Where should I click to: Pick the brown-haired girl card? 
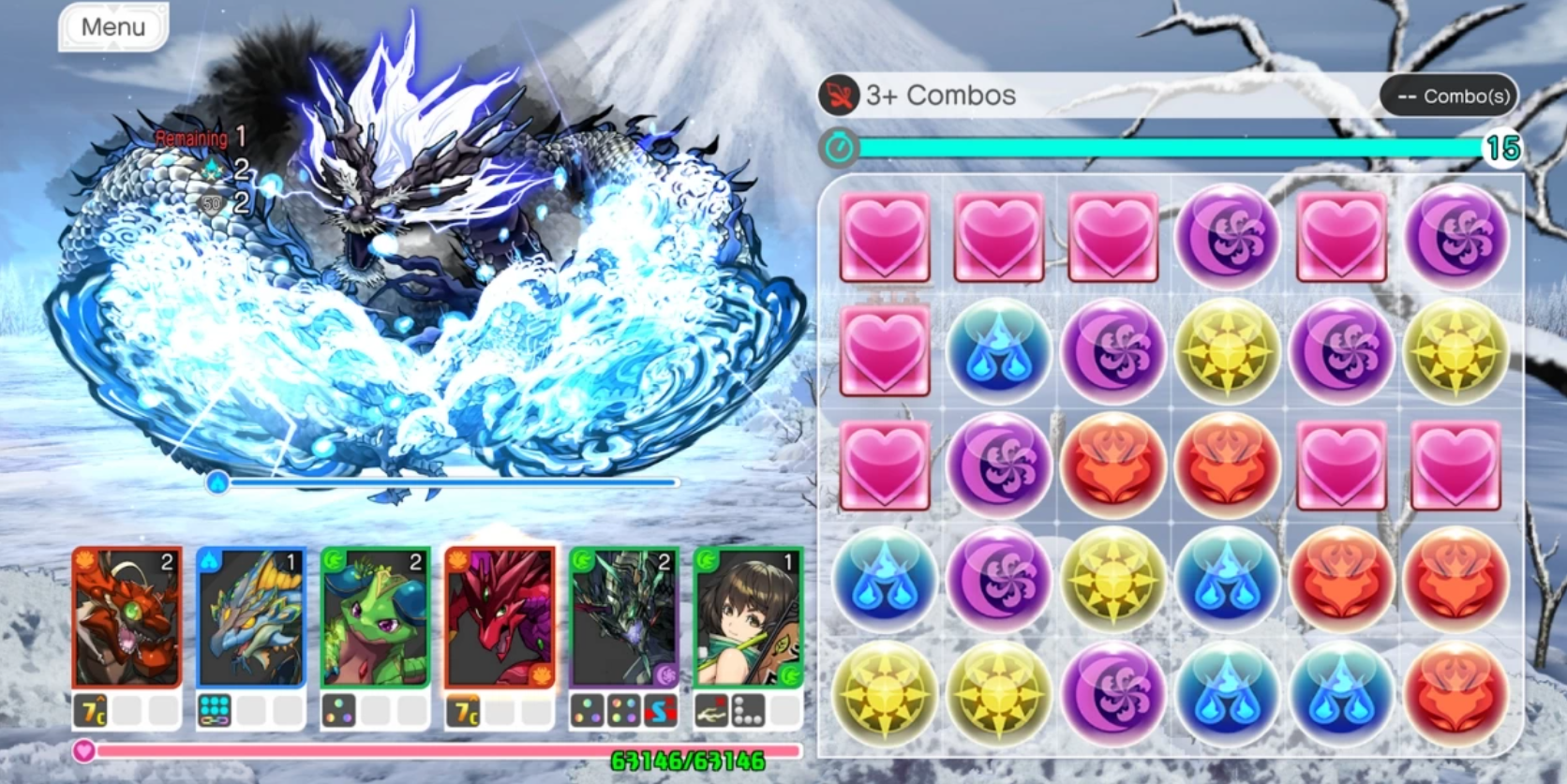coord(748,617)
